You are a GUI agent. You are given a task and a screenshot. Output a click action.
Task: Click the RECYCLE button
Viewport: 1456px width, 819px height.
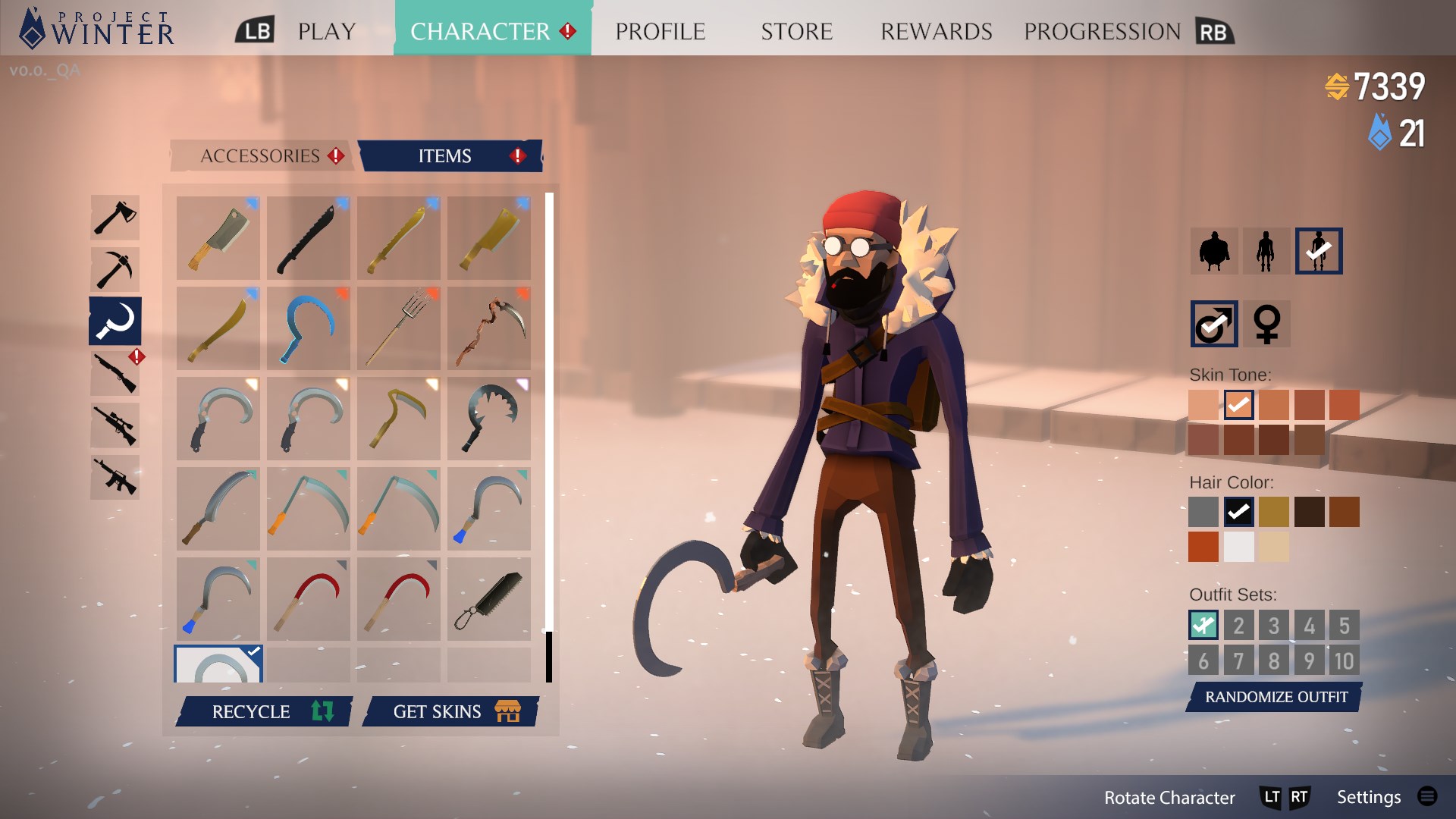265,712
